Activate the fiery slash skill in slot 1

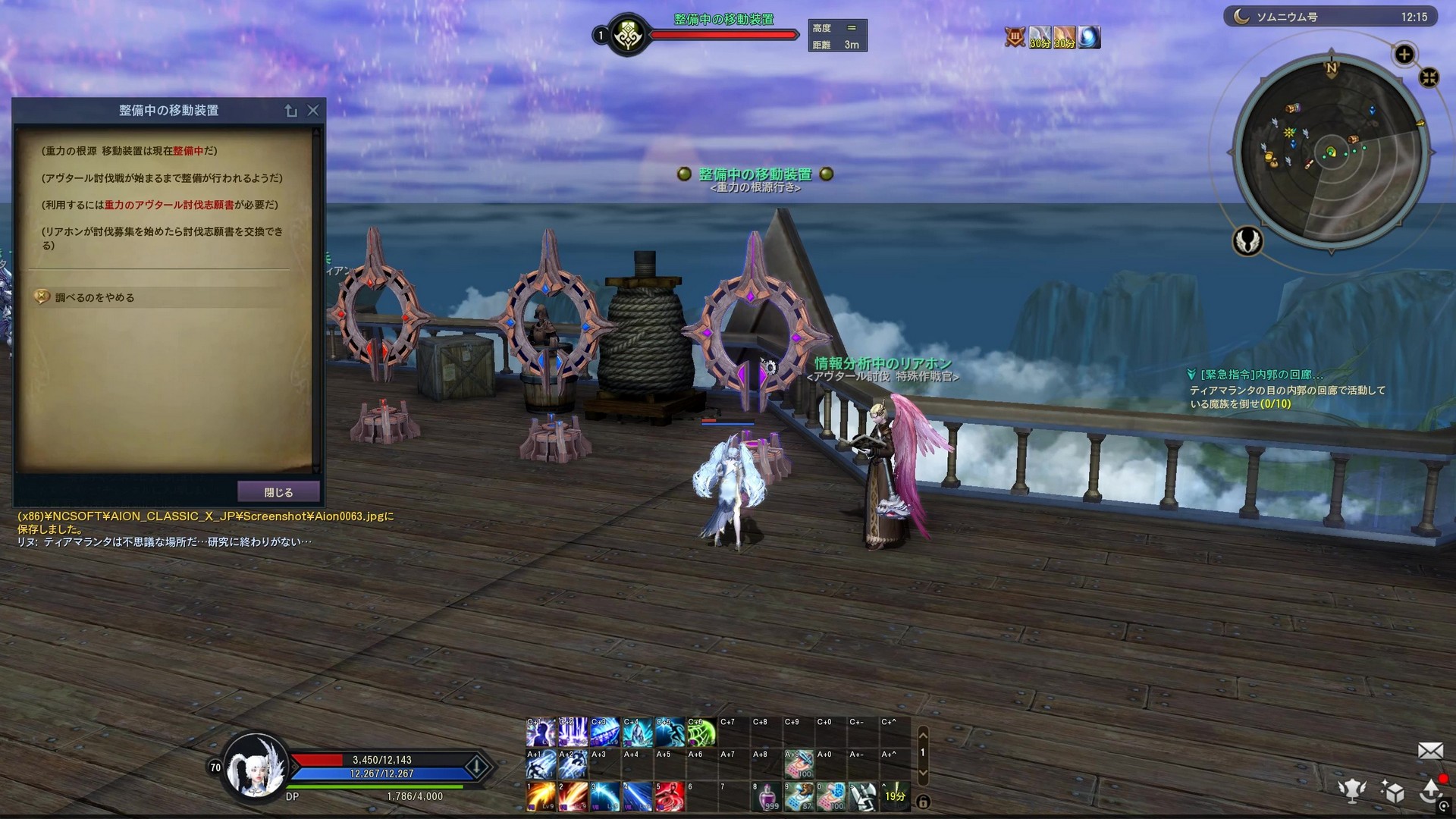coord(541,797)
